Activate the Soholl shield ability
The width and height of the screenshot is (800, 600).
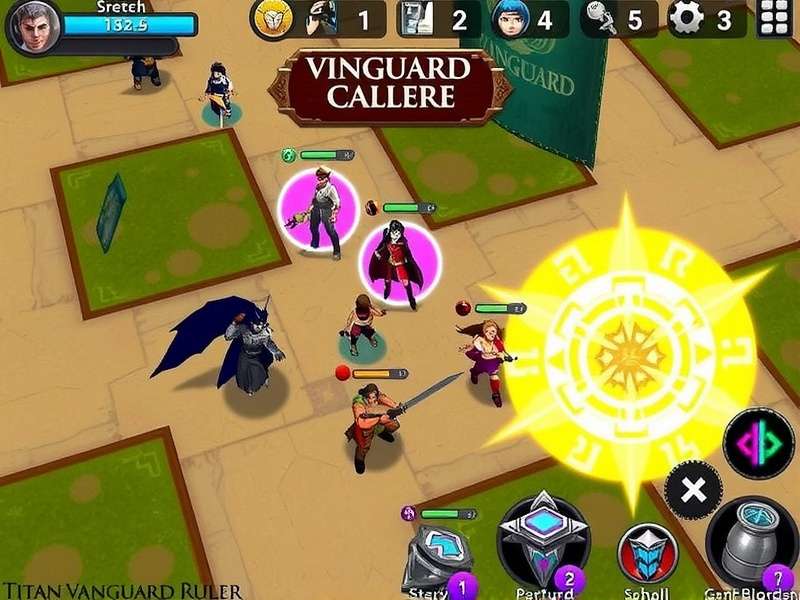pyautogui.click(x=647, y=553)
